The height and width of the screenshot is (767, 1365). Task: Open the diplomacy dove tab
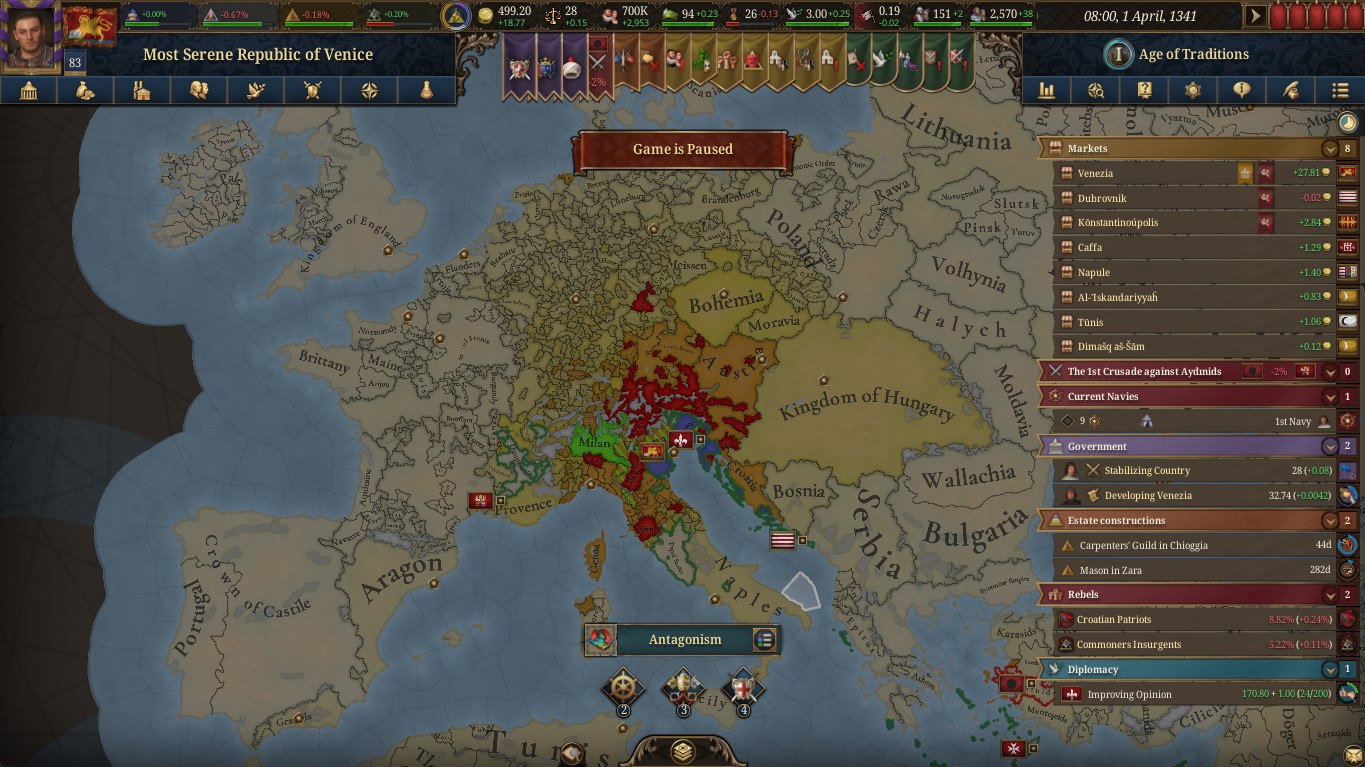[x=255, y=91]
